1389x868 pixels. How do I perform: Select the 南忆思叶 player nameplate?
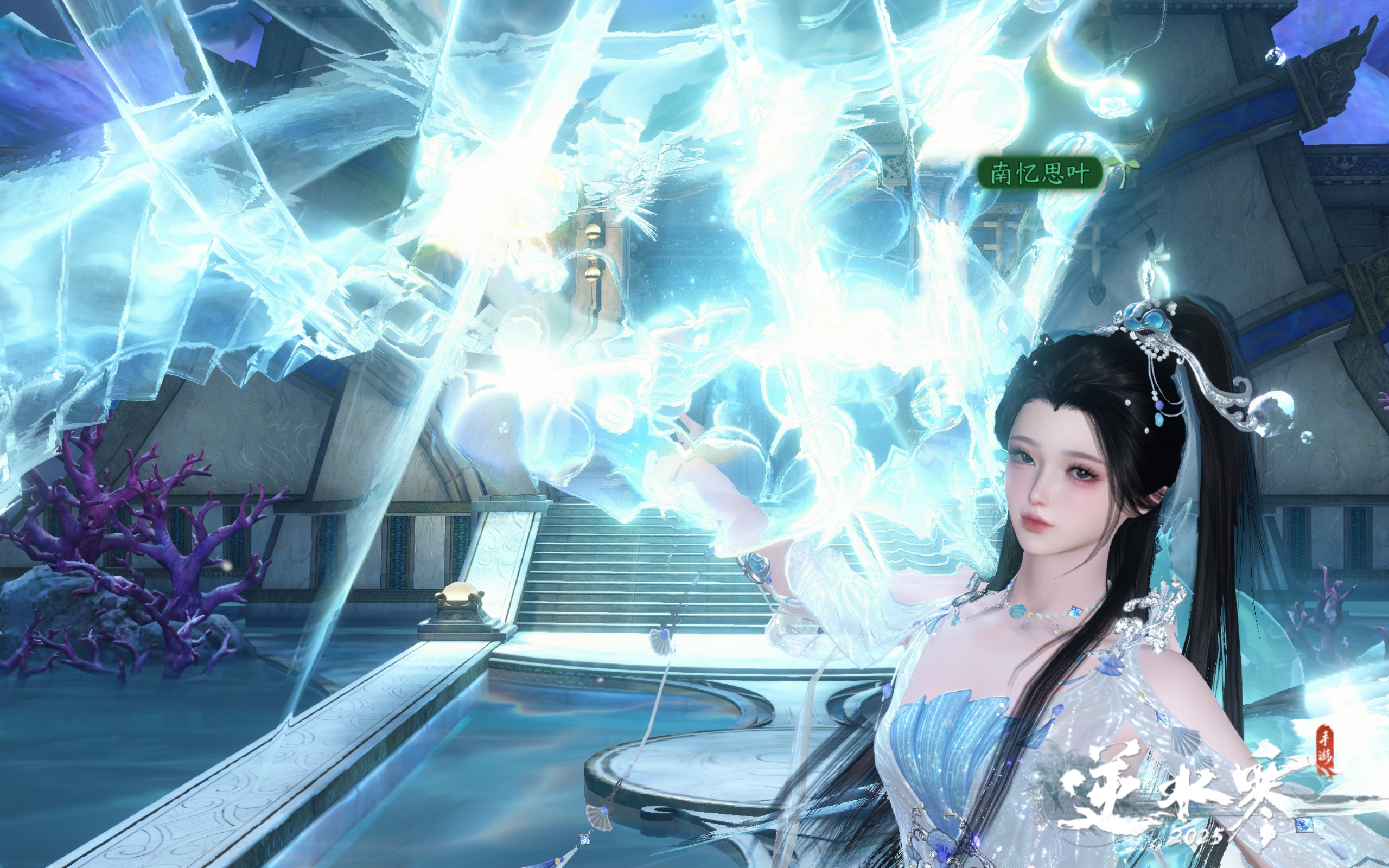click(1040, 172)
